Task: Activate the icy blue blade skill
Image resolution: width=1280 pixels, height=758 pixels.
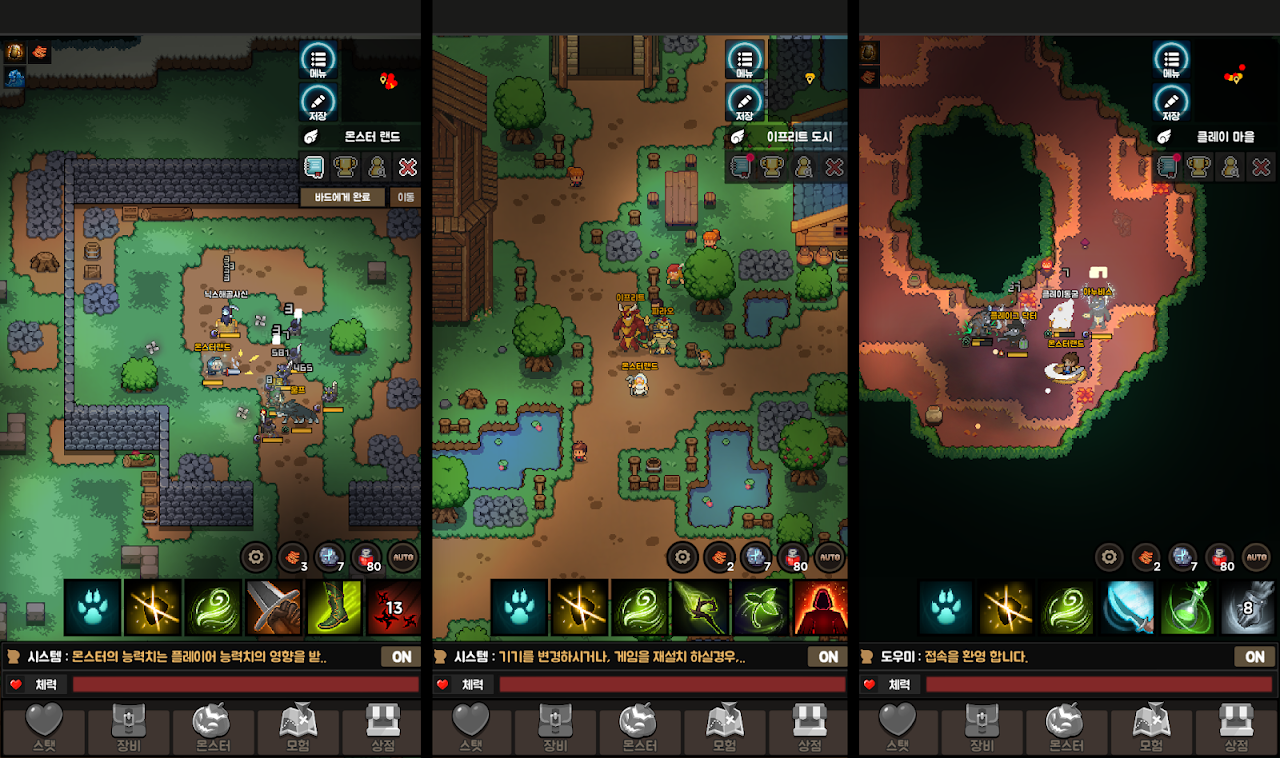Action: (1128, 607)
